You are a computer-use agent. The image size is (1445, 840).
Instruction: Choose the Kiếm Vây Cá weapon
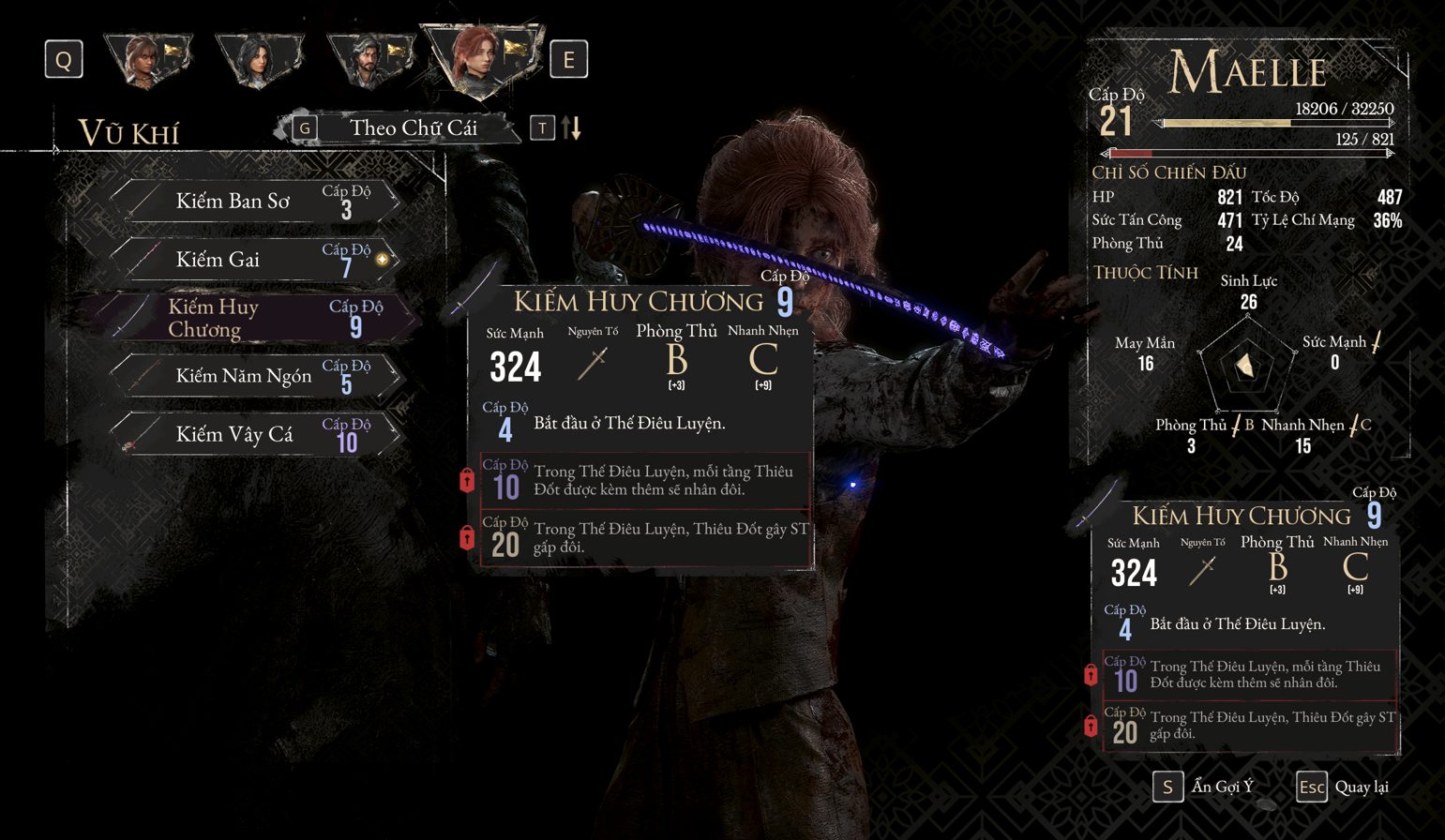[255, 435]
